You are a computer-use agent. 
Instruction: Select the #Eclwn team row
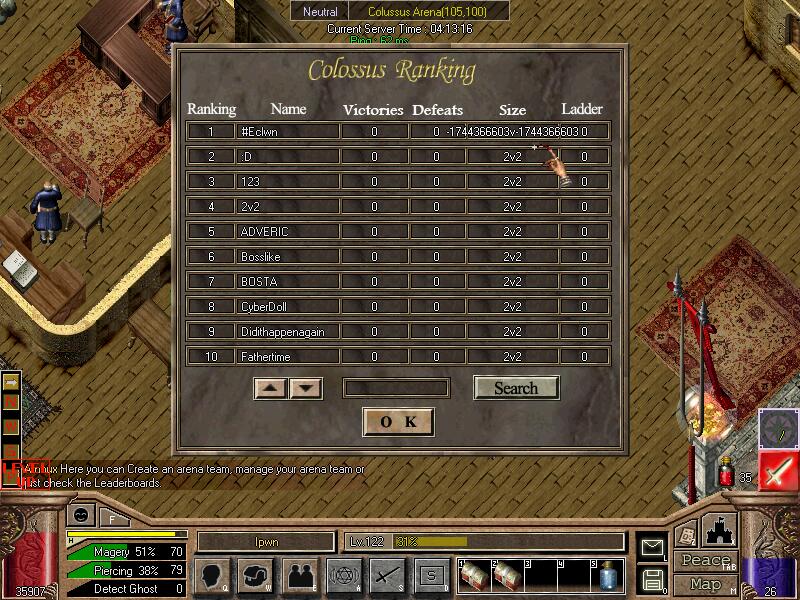(286, 131)
